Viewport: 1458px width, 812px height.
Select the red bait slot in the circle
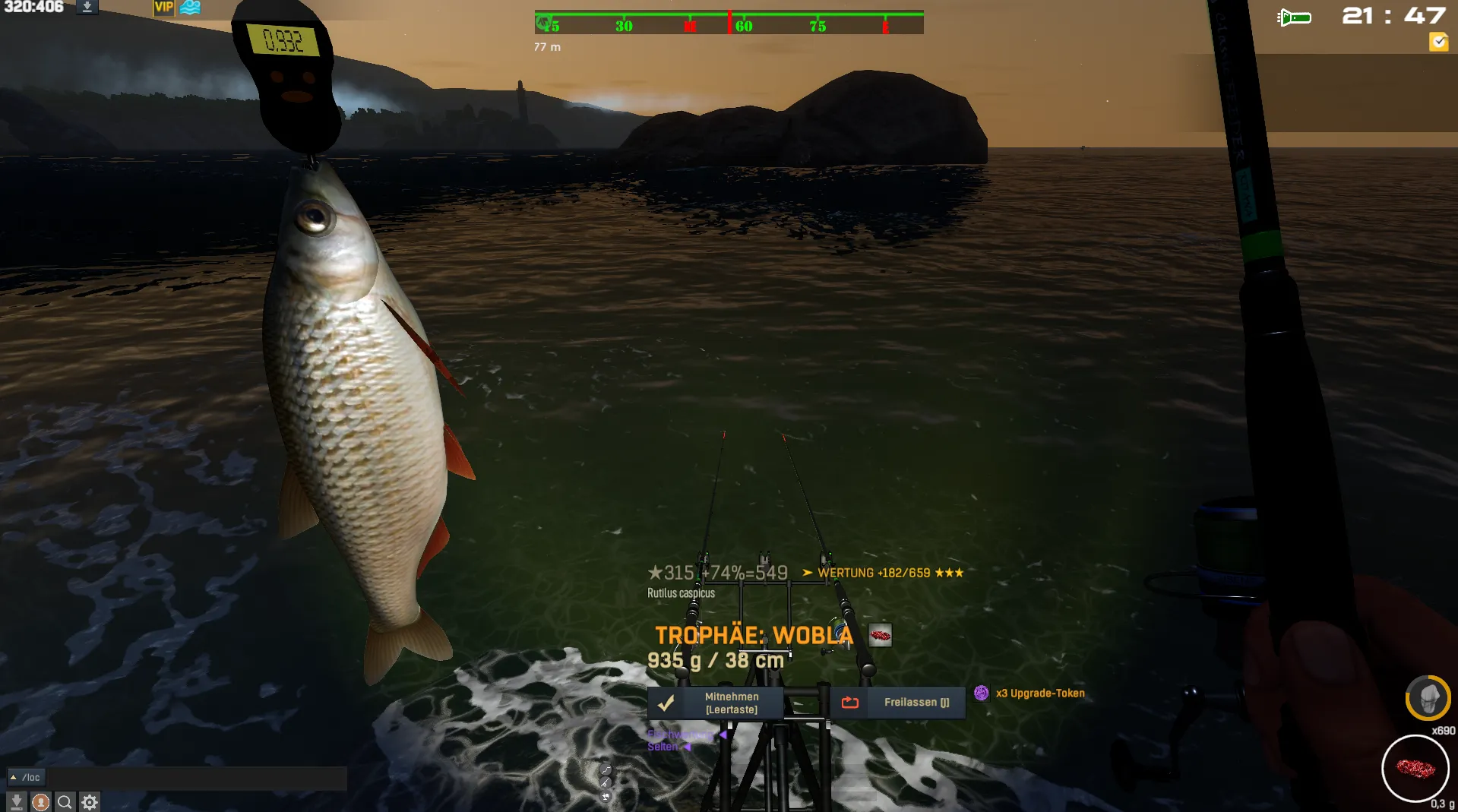[x=1415, y=768]
